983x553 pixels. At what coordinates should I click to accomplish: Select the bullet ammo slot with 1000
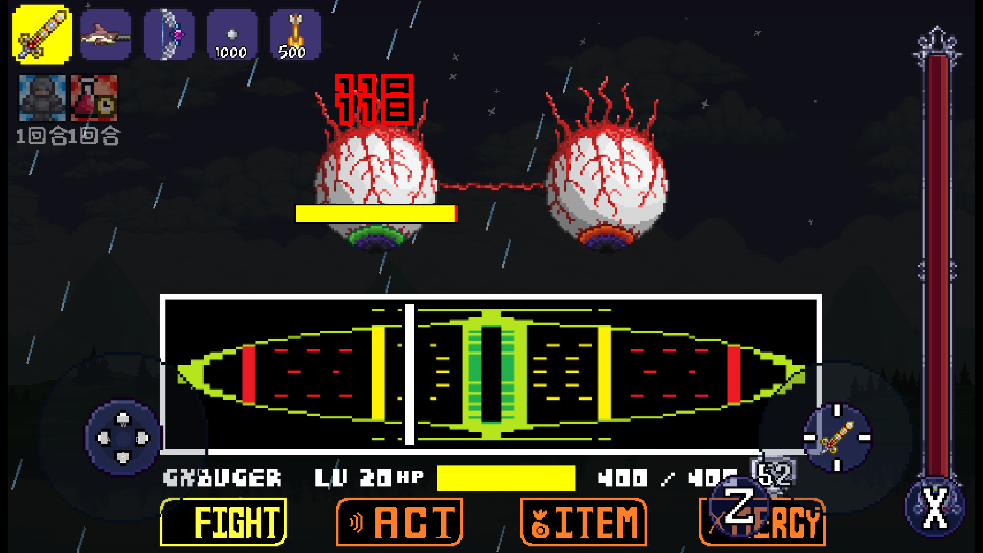[x=231, y=34]
